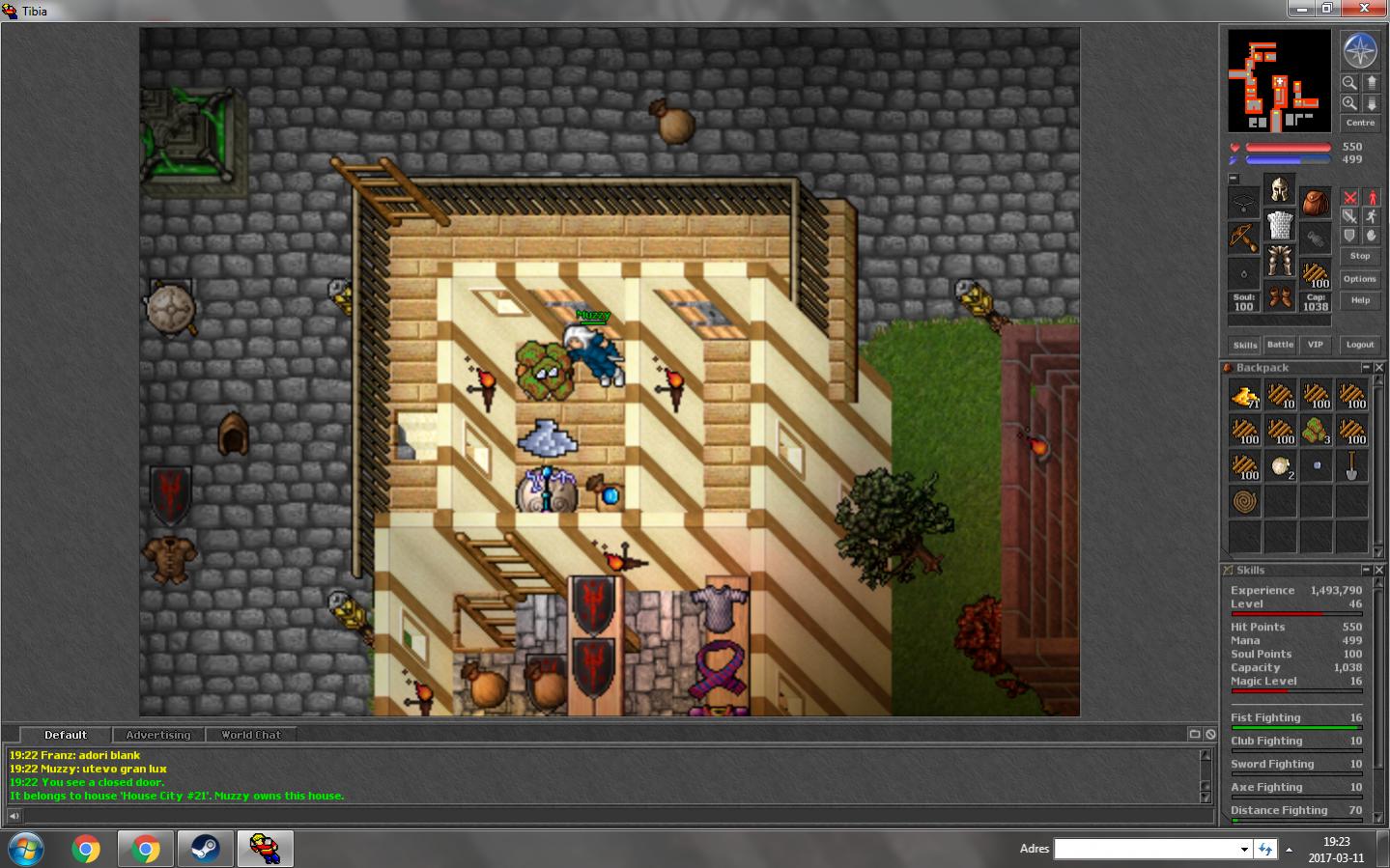This screenshot has height=868, width=1390.
Task: Maximize the Tibia game window
Action: (x=1326, y=9)
